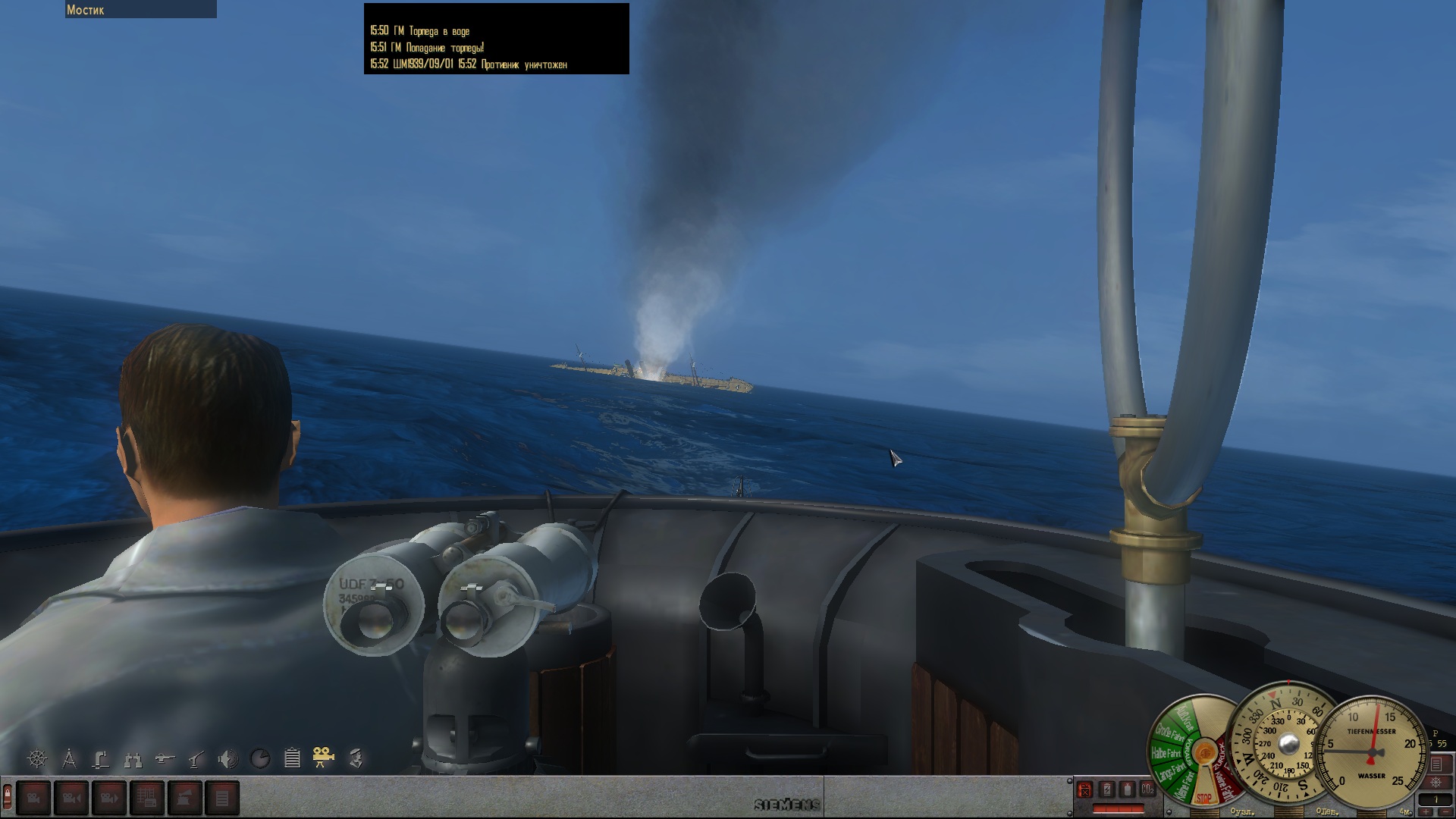This screenshot has width=1456, height=819.
Task: Set the engine telegraph to Halbe Fahrt
Action: 1166,753
